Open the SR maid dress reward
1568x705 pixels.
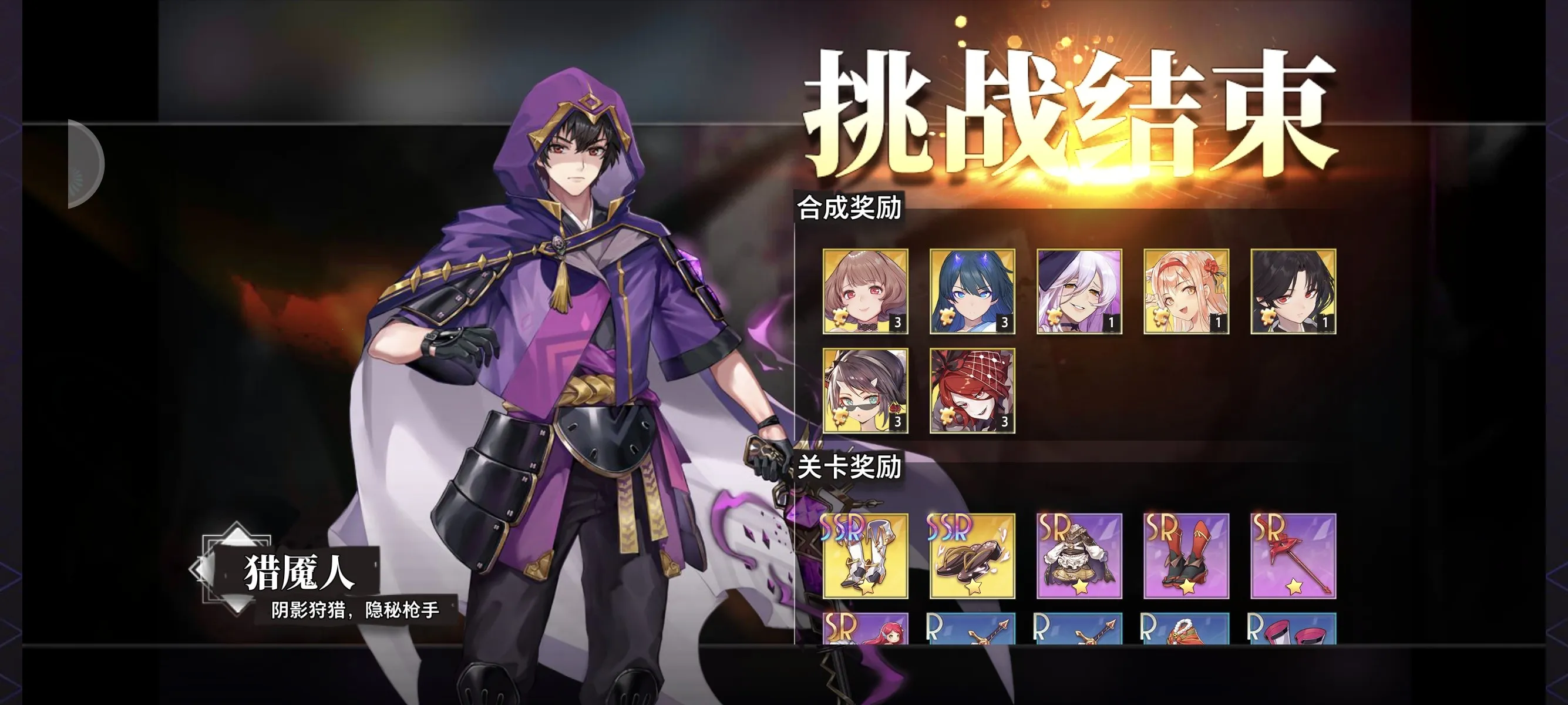[1079, 571]
